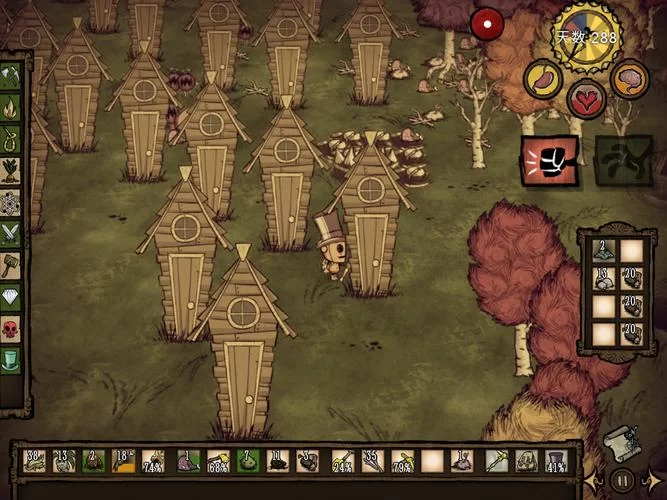
Task: Select the backpack slot showing 13 rocks
Action: 602,278
